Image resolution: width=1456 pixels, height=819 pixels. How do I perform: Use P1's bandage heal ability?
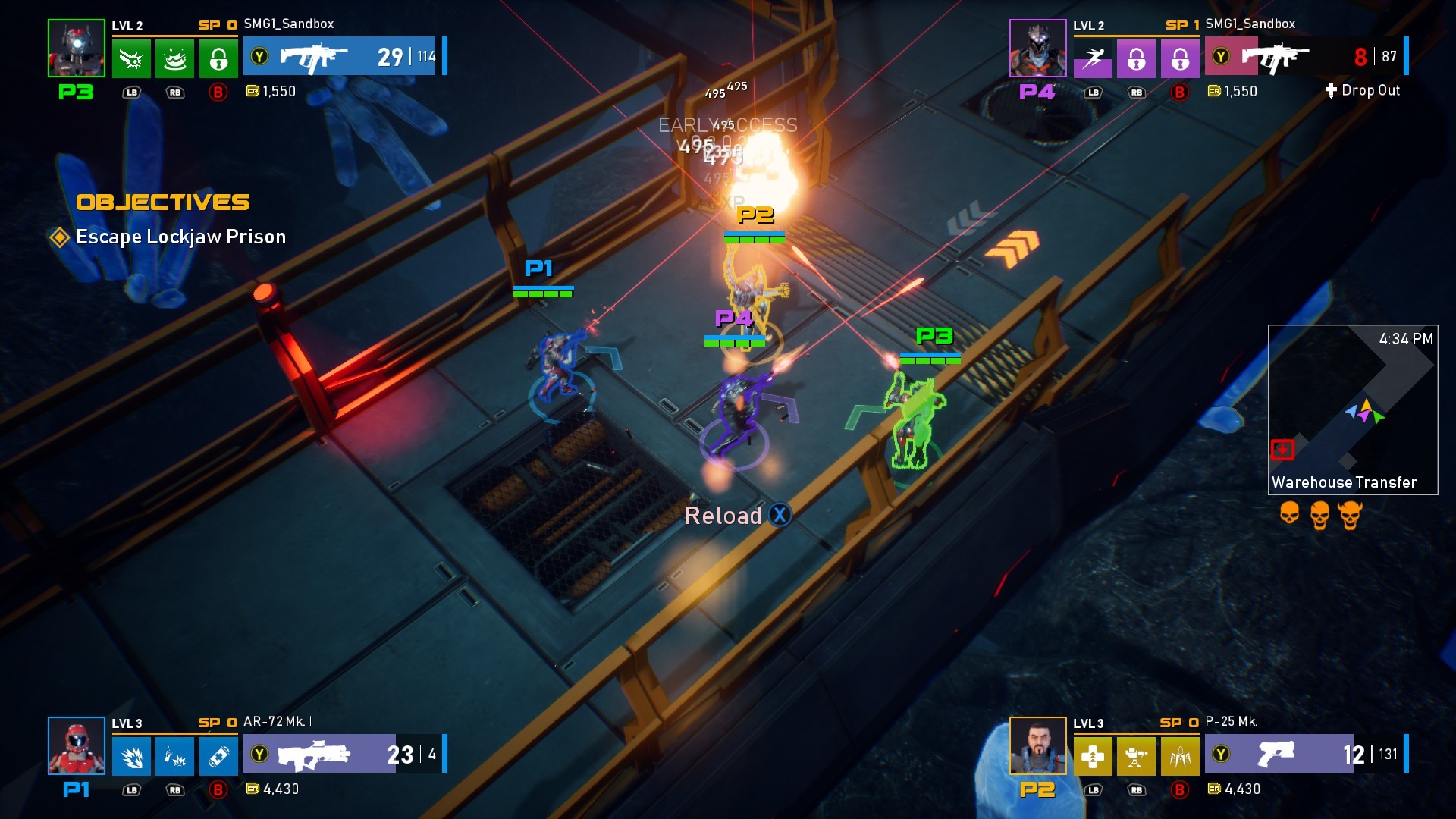pos(218,756)
